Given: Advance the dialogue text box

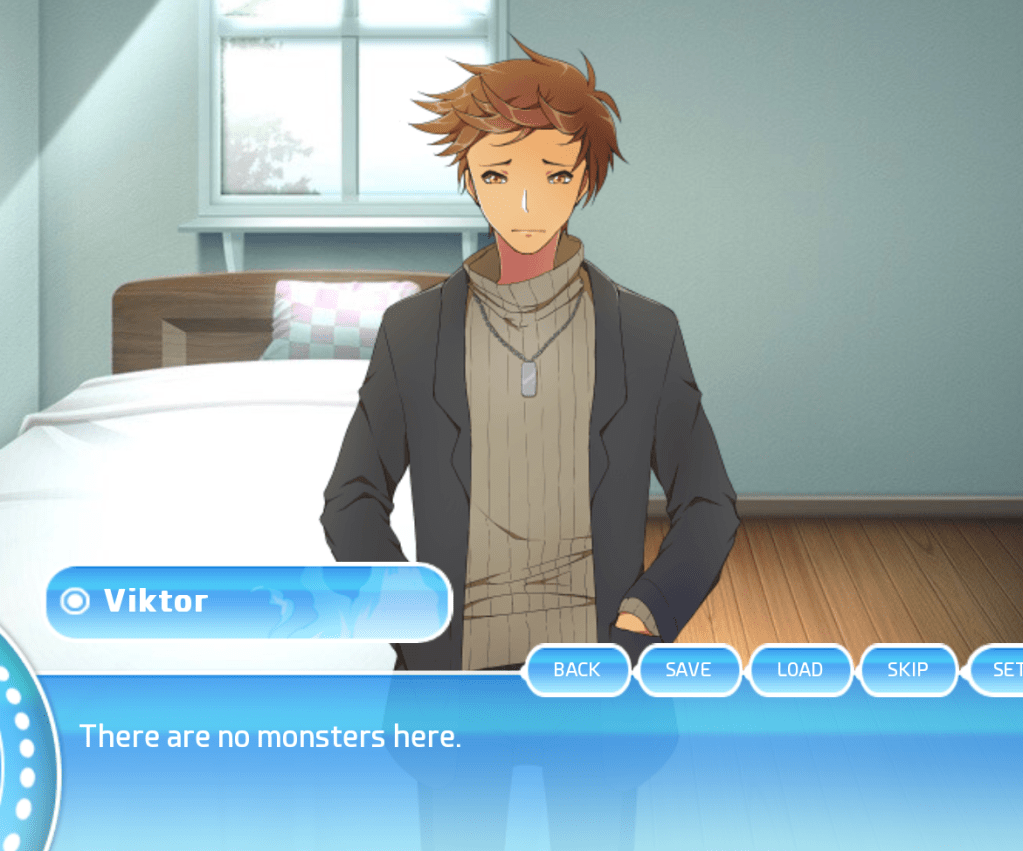Looking at the screenshot, I should (540, 770).
